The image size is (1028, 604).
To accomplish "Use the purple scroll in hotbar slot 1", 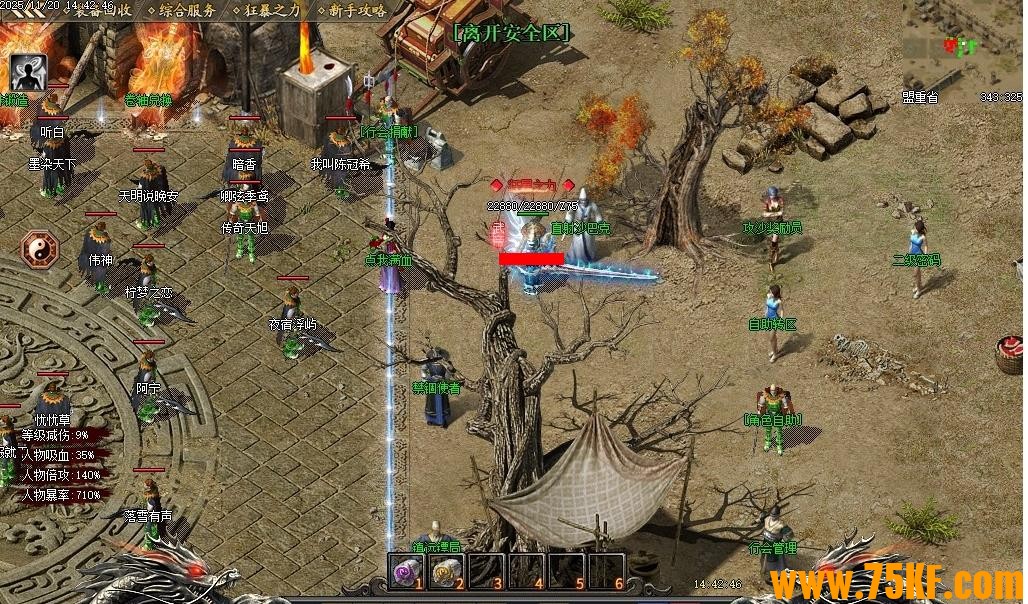I will 407,571.
